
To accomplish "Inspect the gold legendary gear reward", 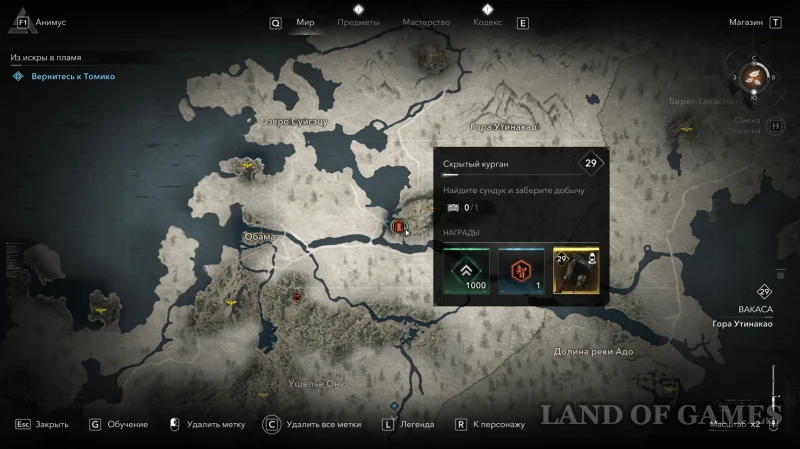I will point(575,271).
